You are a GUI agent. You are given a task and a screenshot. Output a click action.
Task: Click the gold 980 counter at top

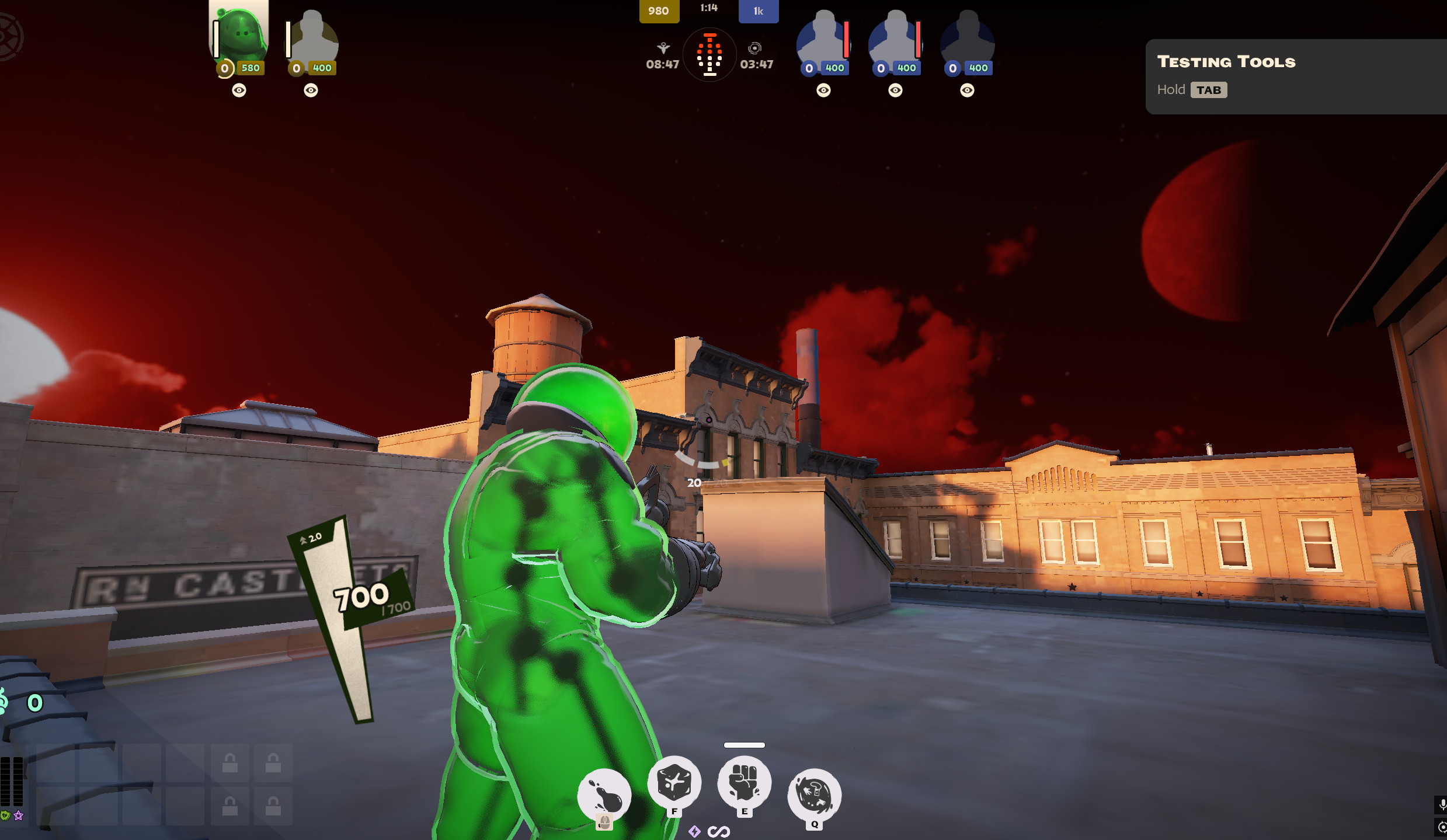pyautogui.click(x=659, y=11)
